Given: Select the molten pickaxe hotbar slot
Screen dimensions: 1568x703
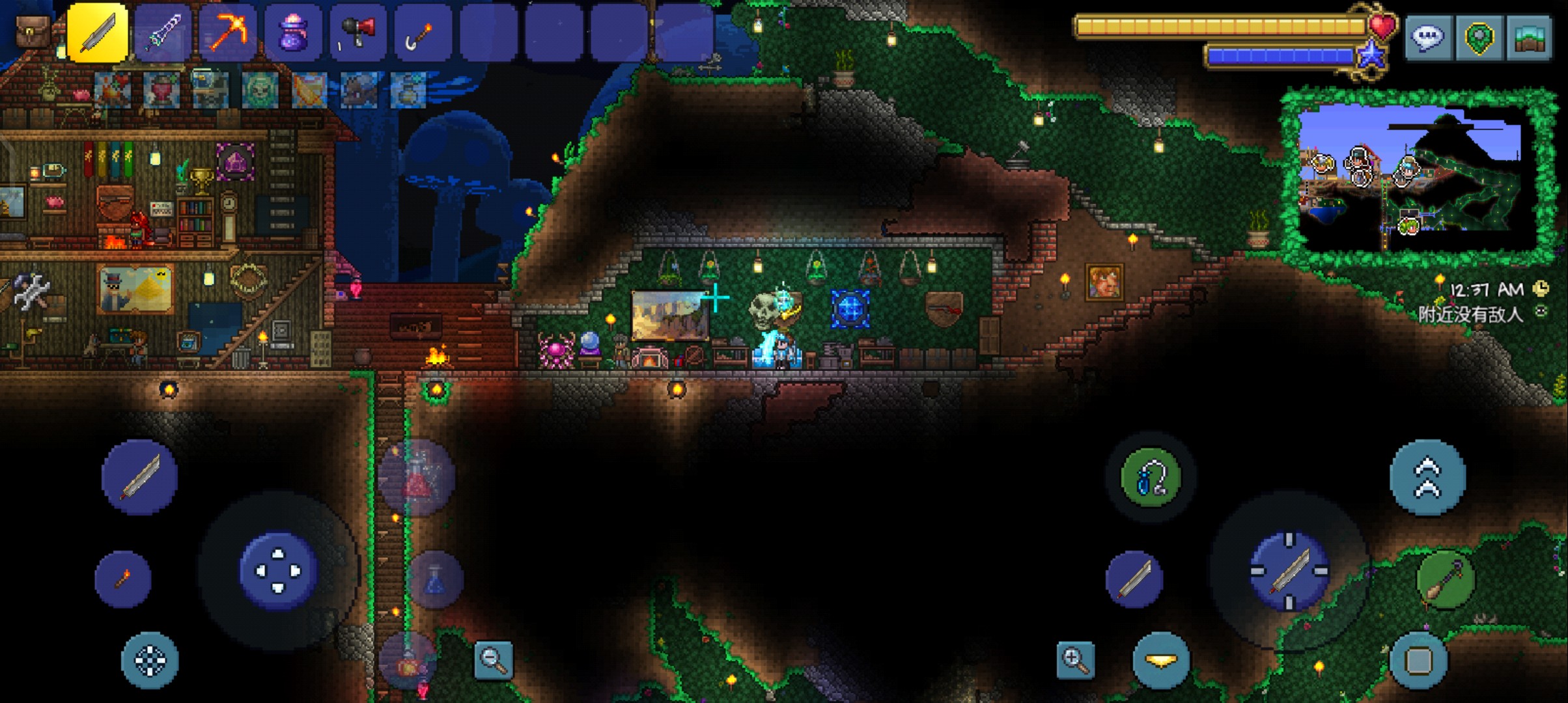Looking at the screenshot, I should [227, 33].
